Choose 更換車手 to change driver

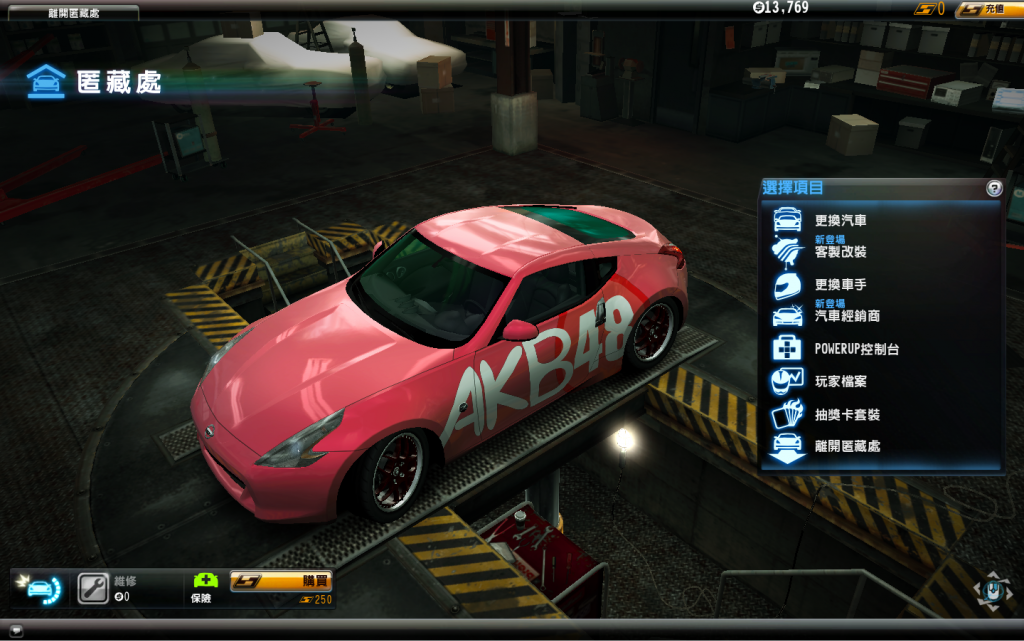840,284
